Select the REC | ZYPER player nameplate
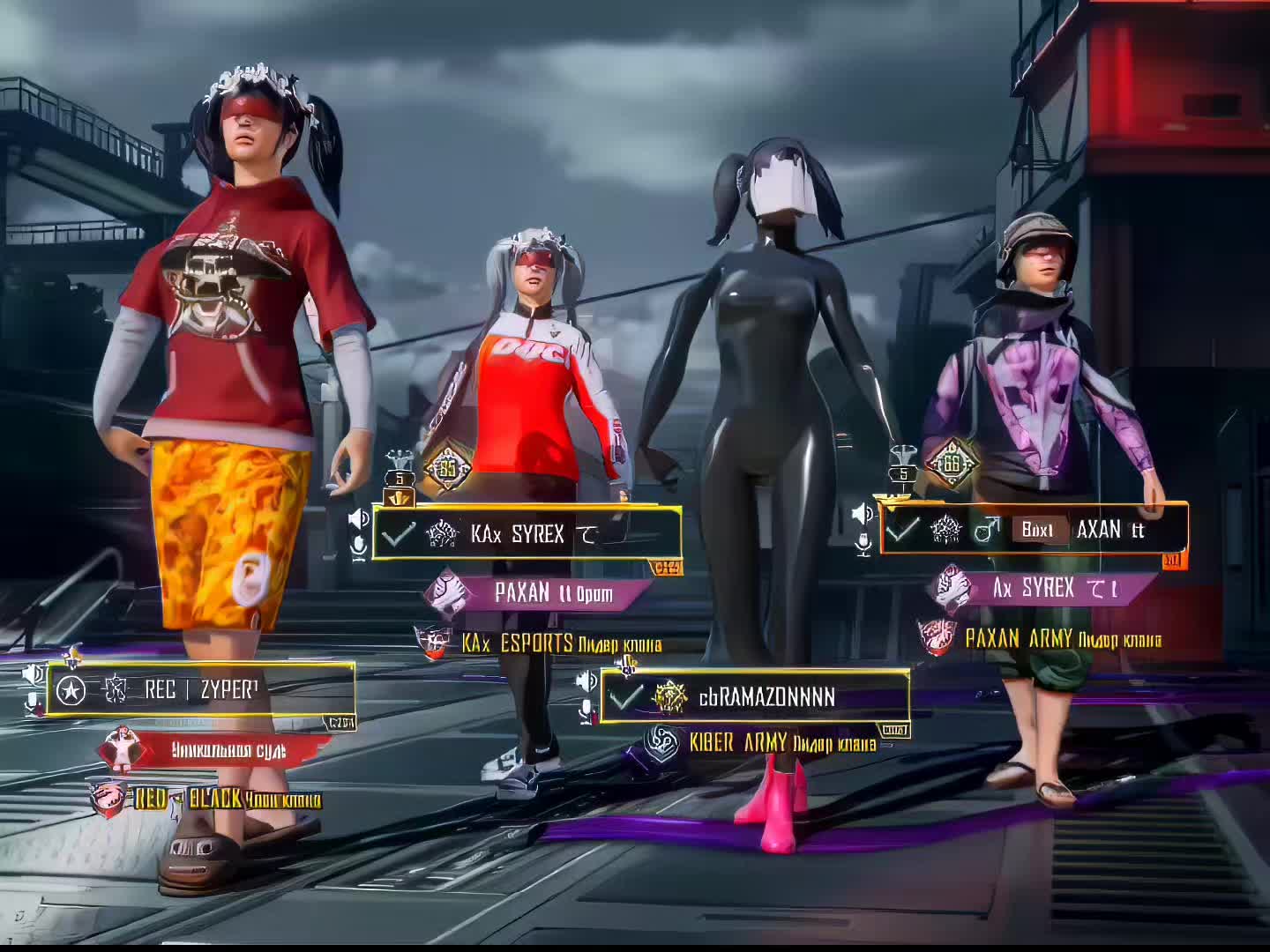Screen dimensions: 1270x952 point(201,689)
